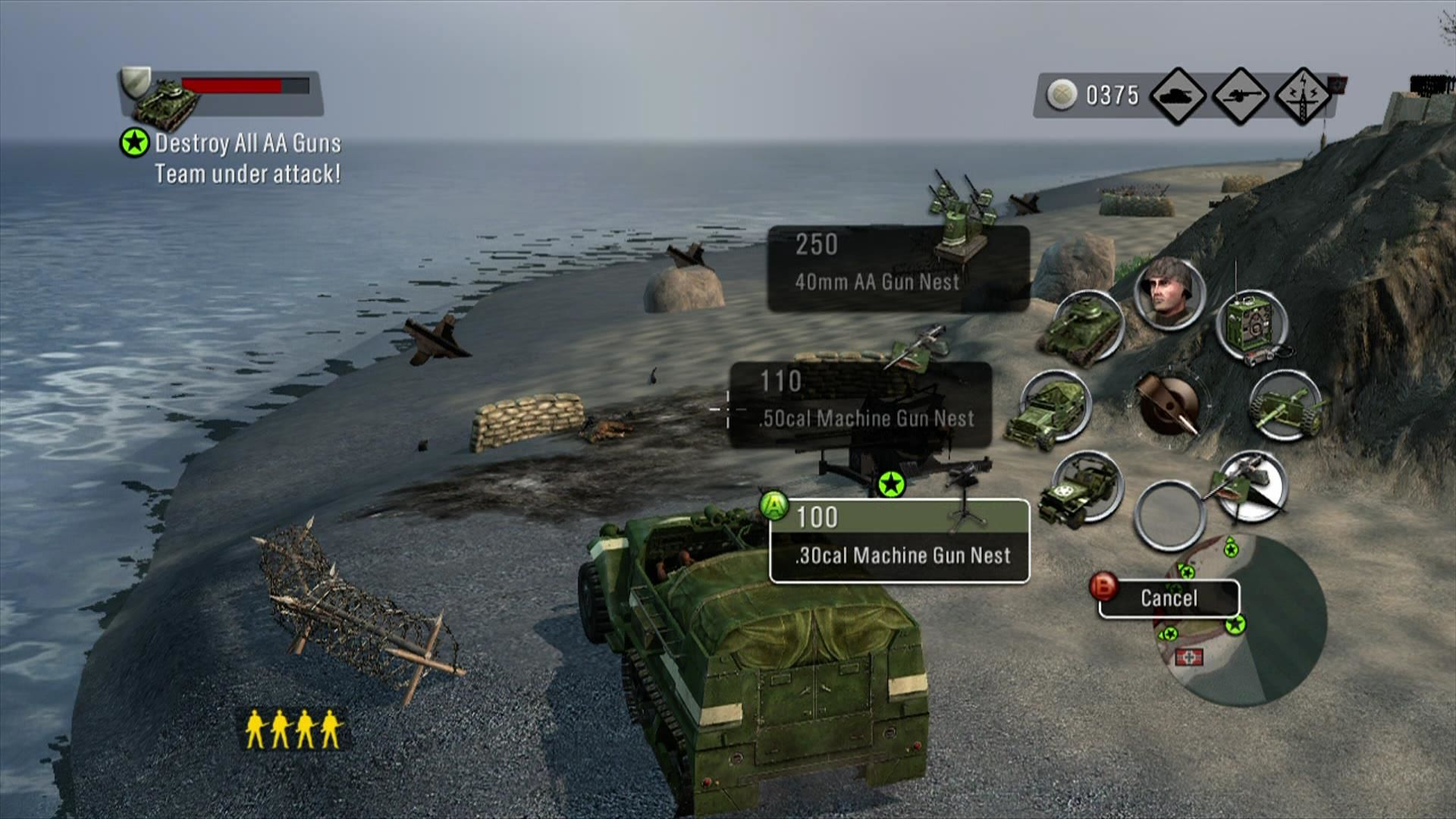This screenshot has height=819, width=1456.
Task: Choose the .50cal Machine Gun Nest option
Action: point(860,404)
